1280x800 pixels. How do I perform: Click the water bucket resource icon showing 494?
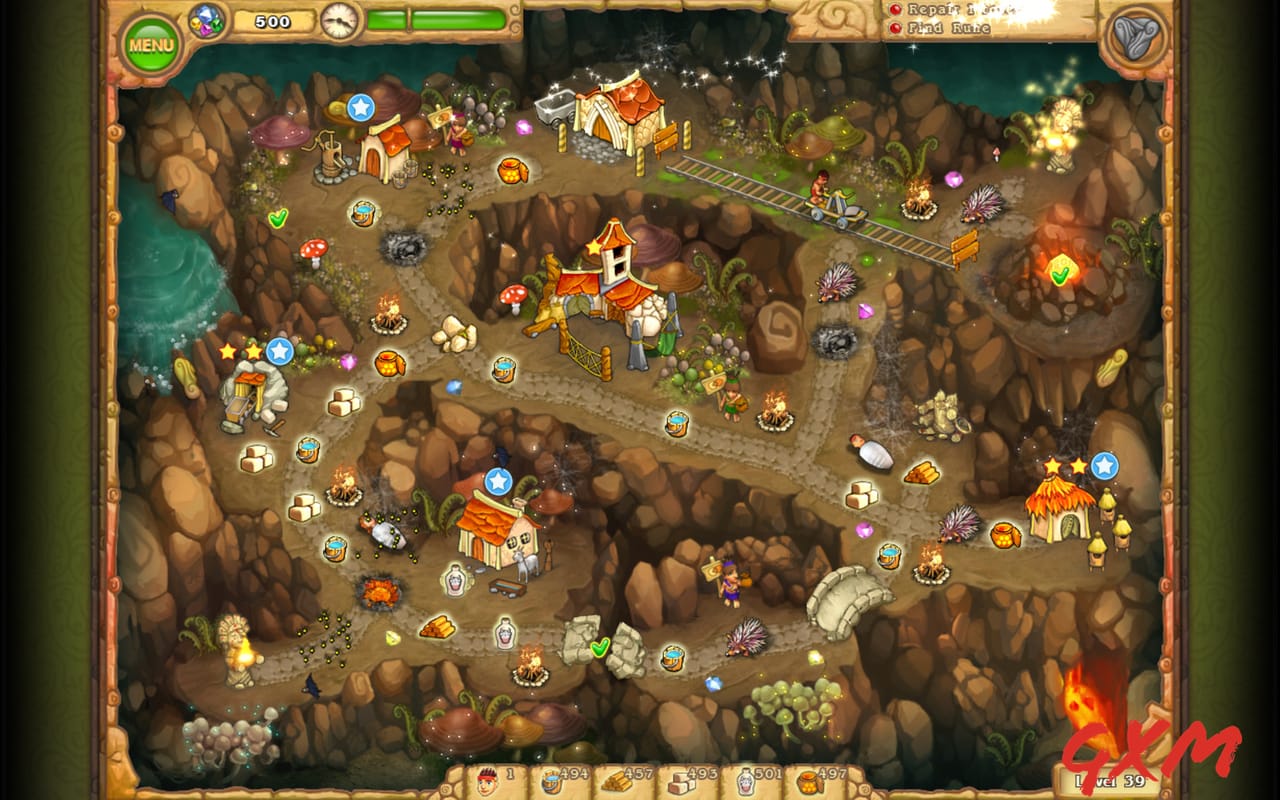pos(551,783)
